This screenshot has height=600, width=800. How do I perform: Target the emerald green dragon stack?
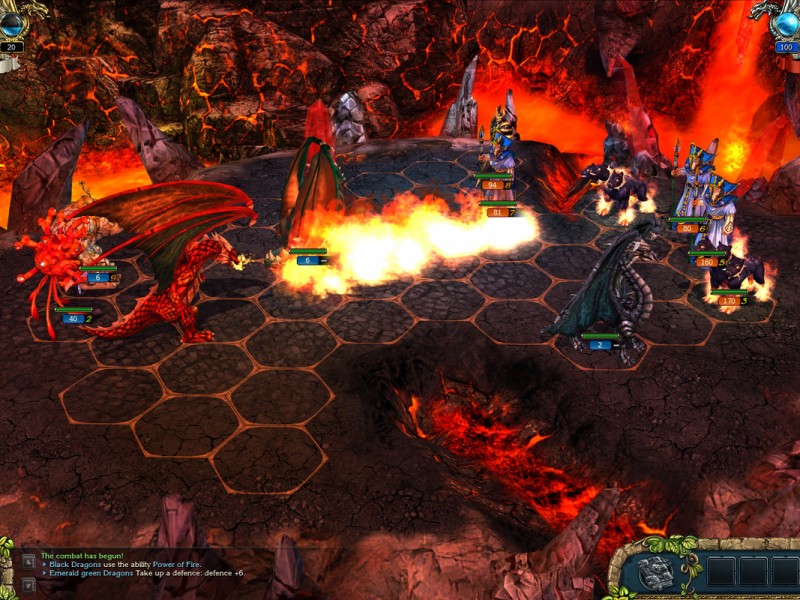click(312, 200)
